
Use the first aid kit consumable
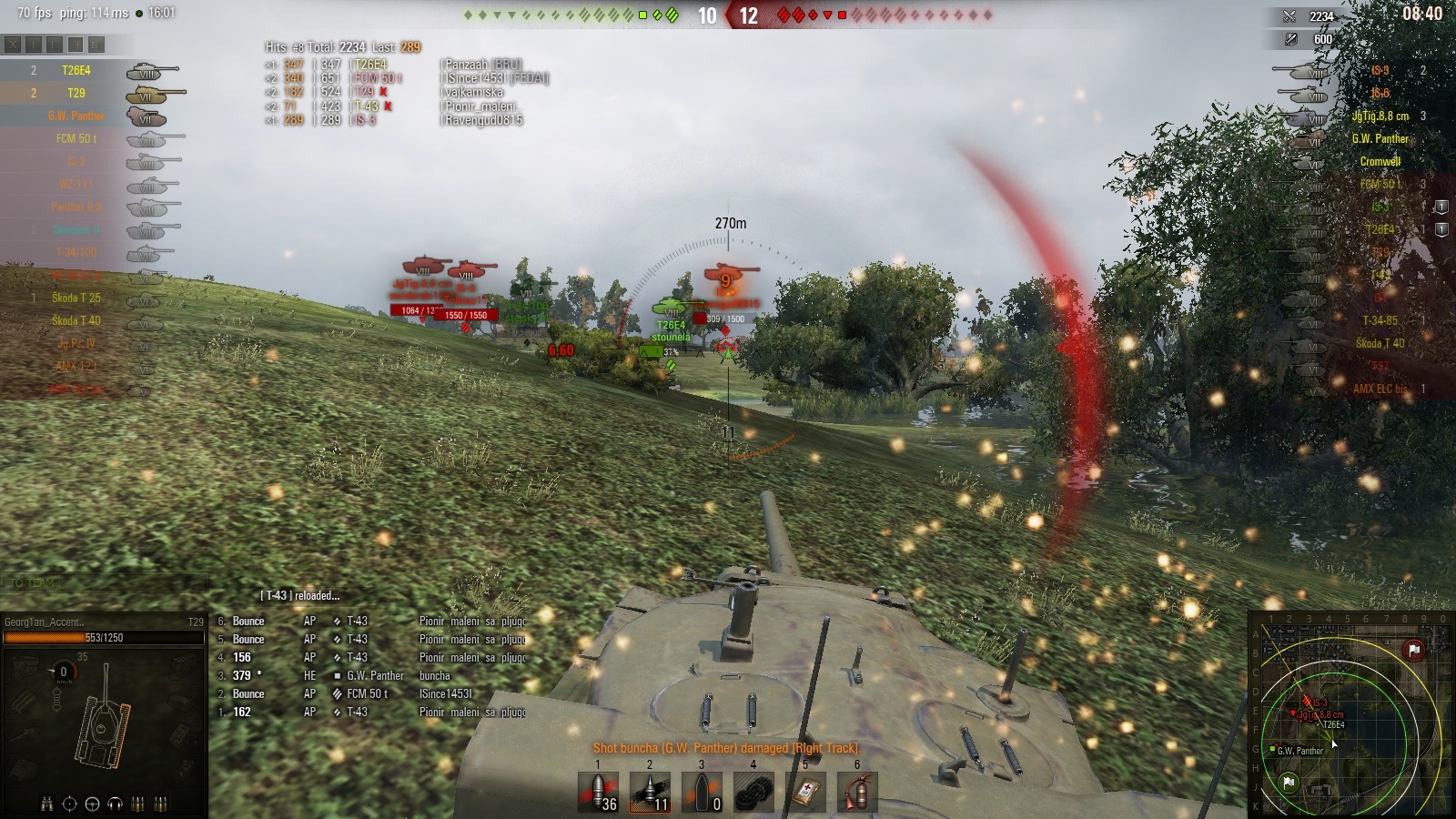(x=805, y=792)
